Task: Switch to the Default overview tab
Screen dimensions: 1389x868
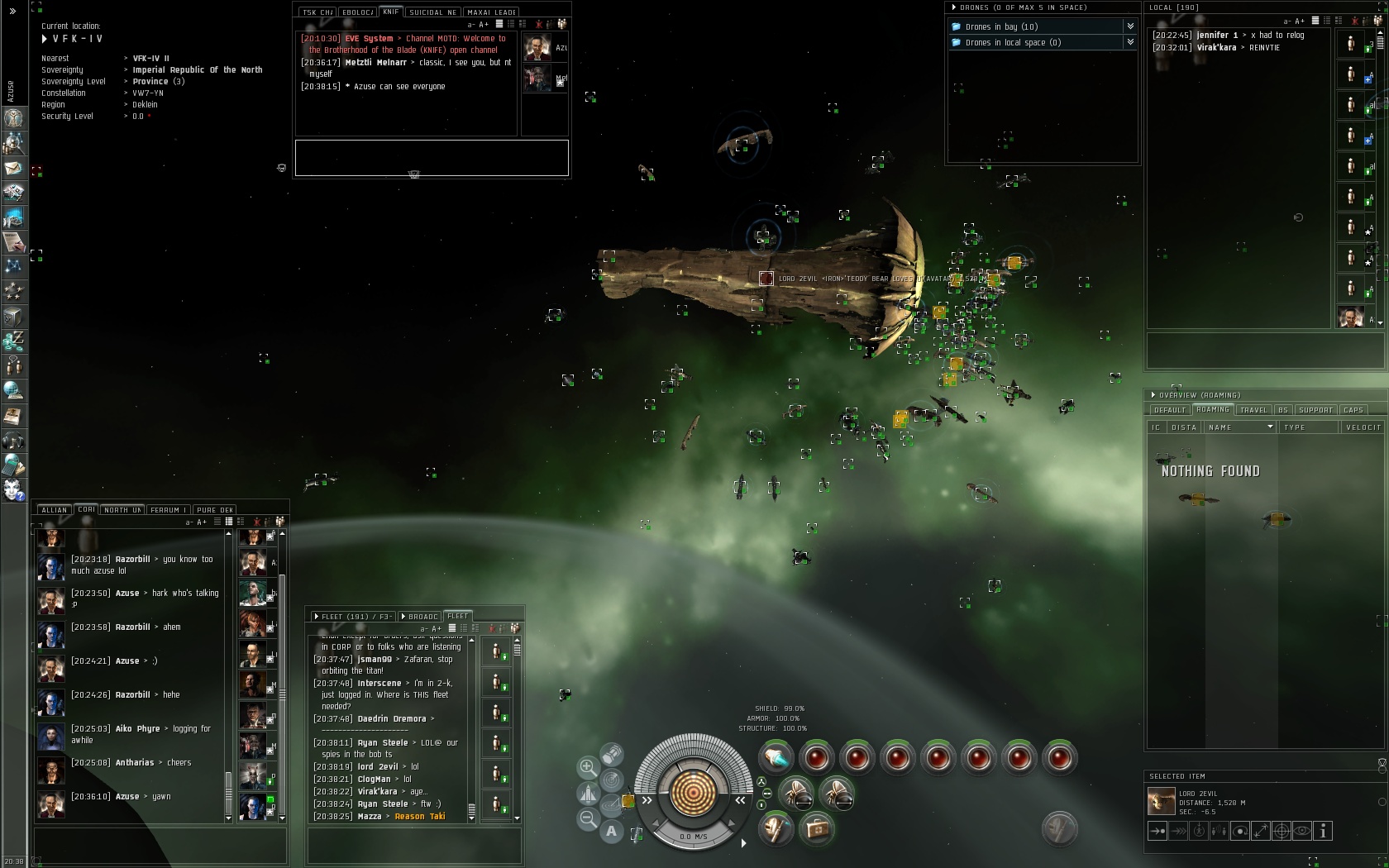Action: (x=1169, y=410)
